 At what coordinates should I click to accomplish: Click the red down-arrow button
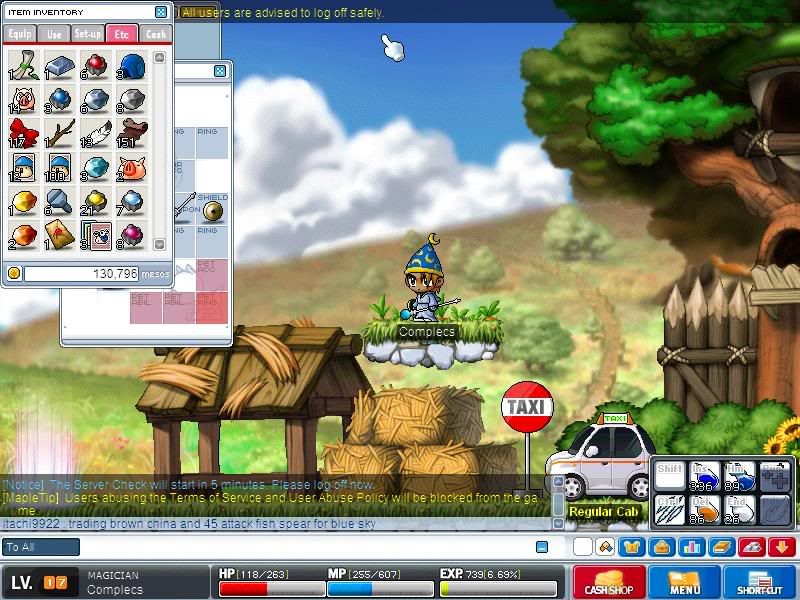(782, 547)
